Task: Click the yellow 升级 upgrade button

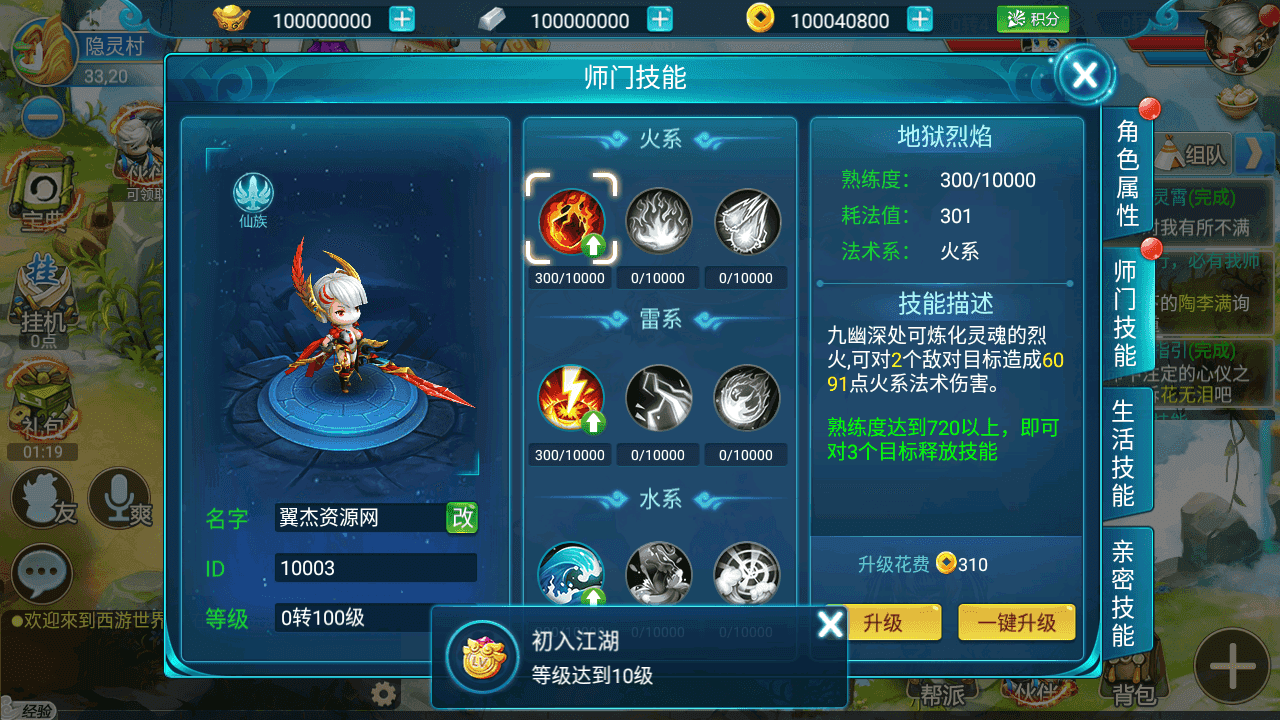Action: (883, 622)
